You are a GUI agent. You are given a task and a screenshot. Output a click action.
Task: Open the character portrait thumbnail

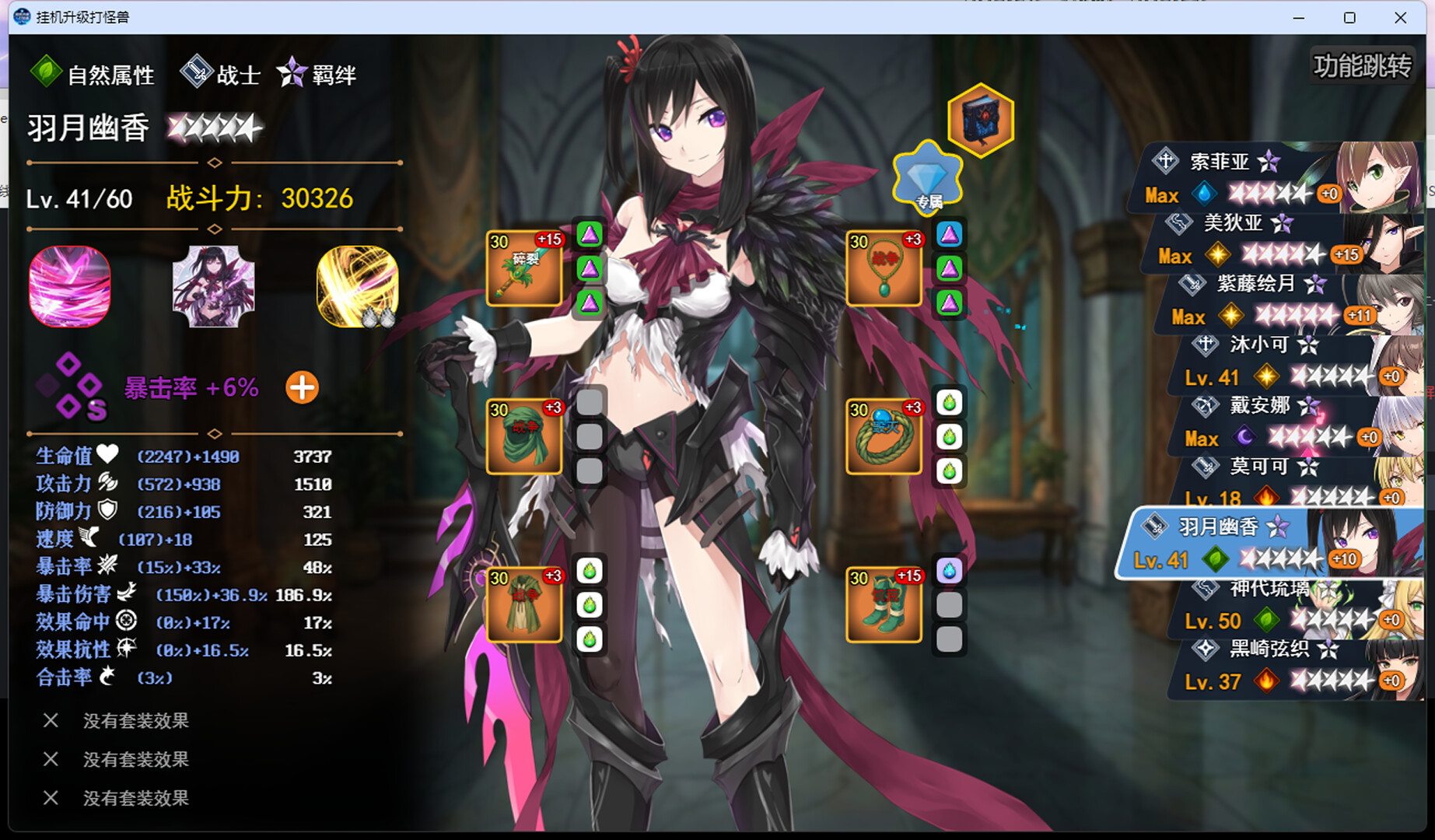(213, 286)
